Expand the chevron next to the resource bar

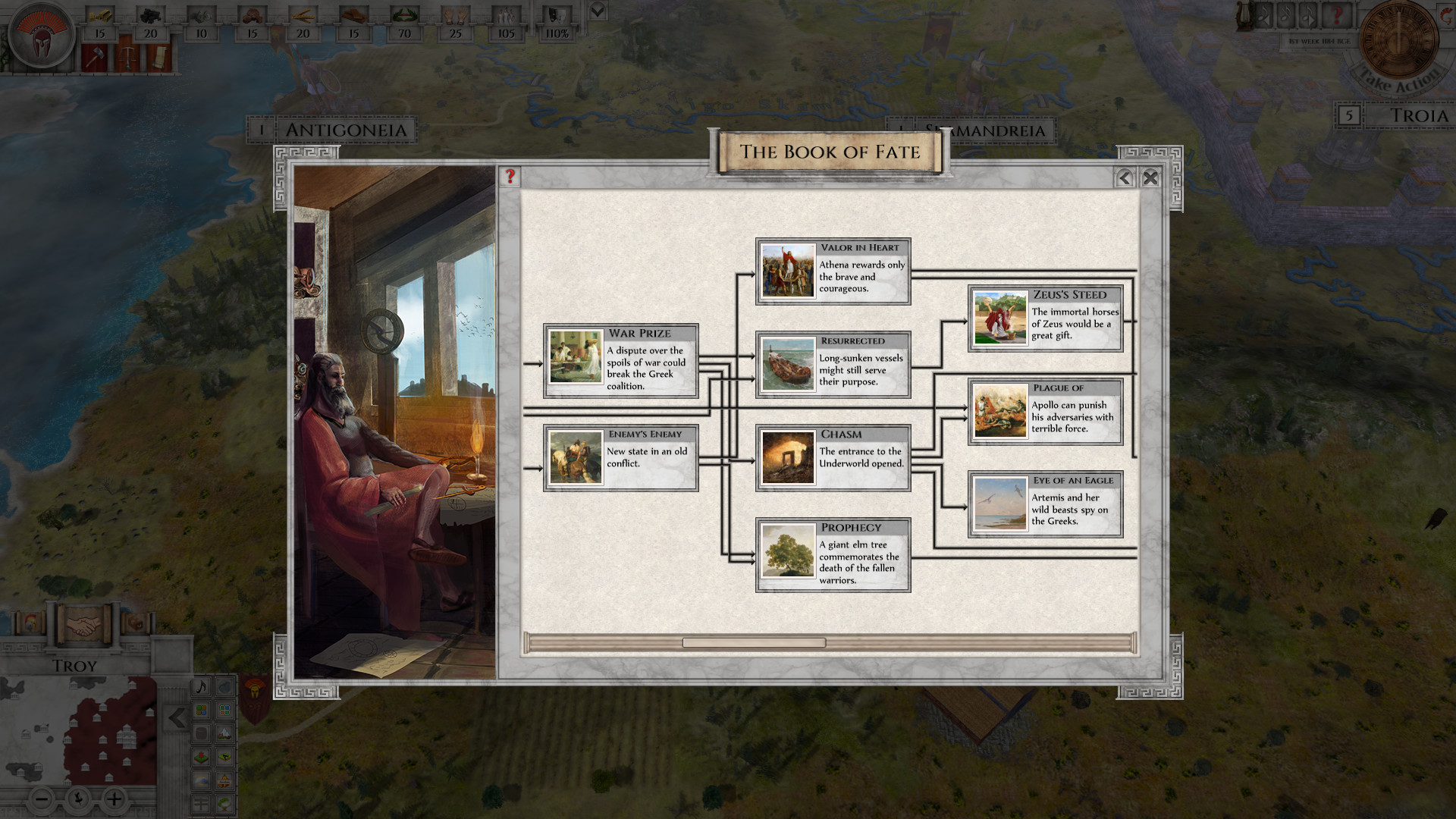tap(598, 11)
